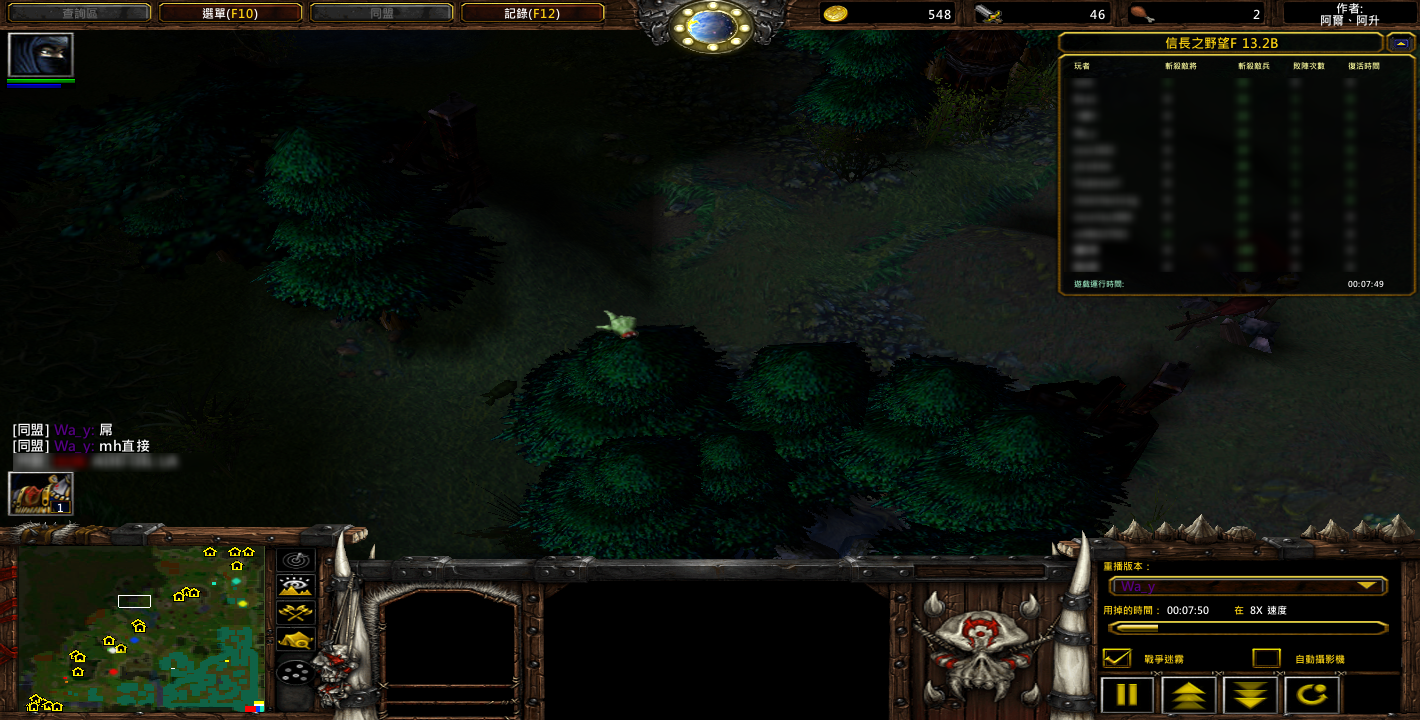Toggle minimap terrain display button
Image resolution: width=1420 pixels, height=720 pixels.
coord(296,586)
